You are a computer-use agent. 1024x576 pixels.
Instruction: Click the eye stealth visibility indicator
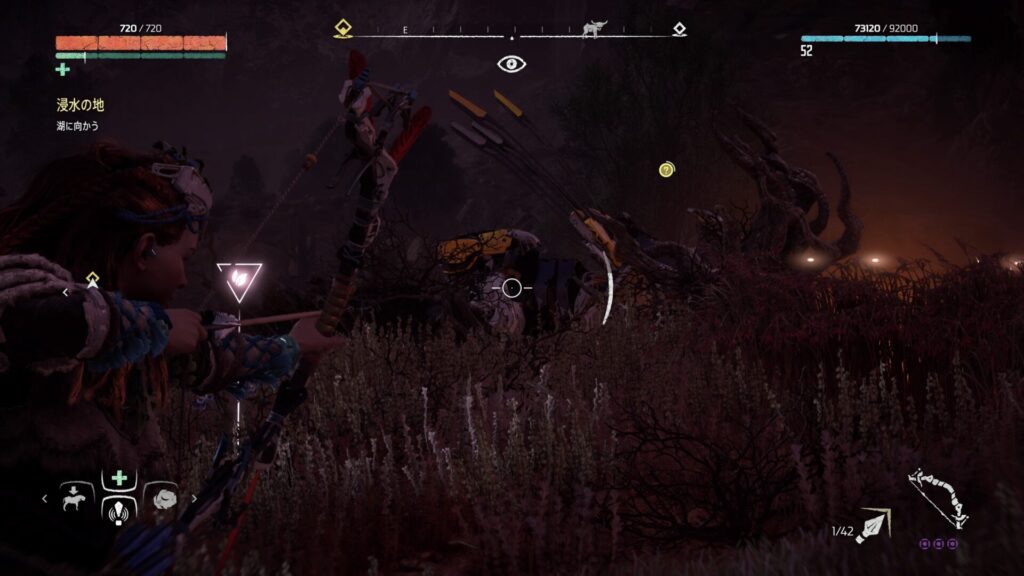[x=511, y=64]
